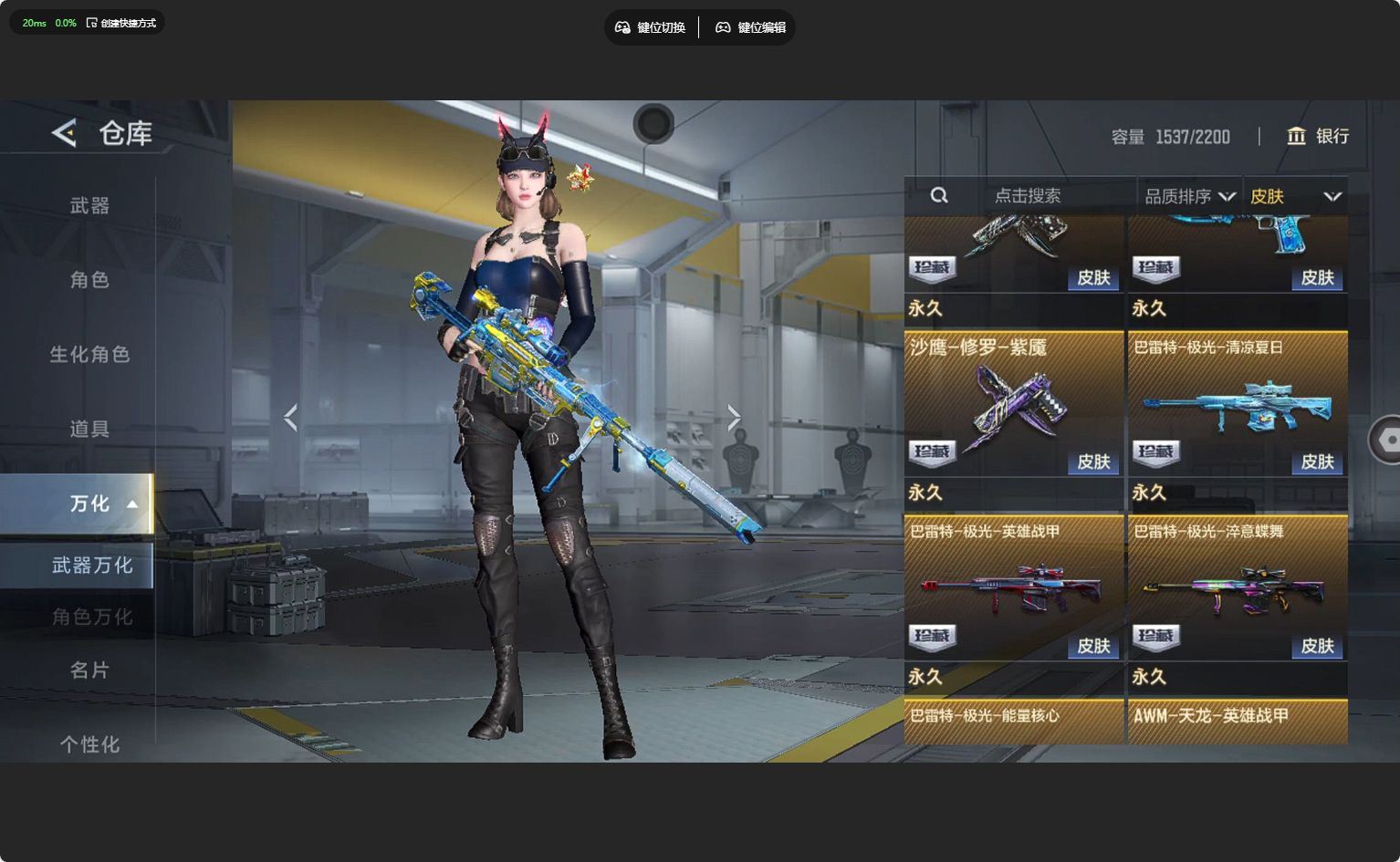Viewport: 1400px width, 862px height.
Task: Open the 银行 bank
Action: (x=1318, y=136)
